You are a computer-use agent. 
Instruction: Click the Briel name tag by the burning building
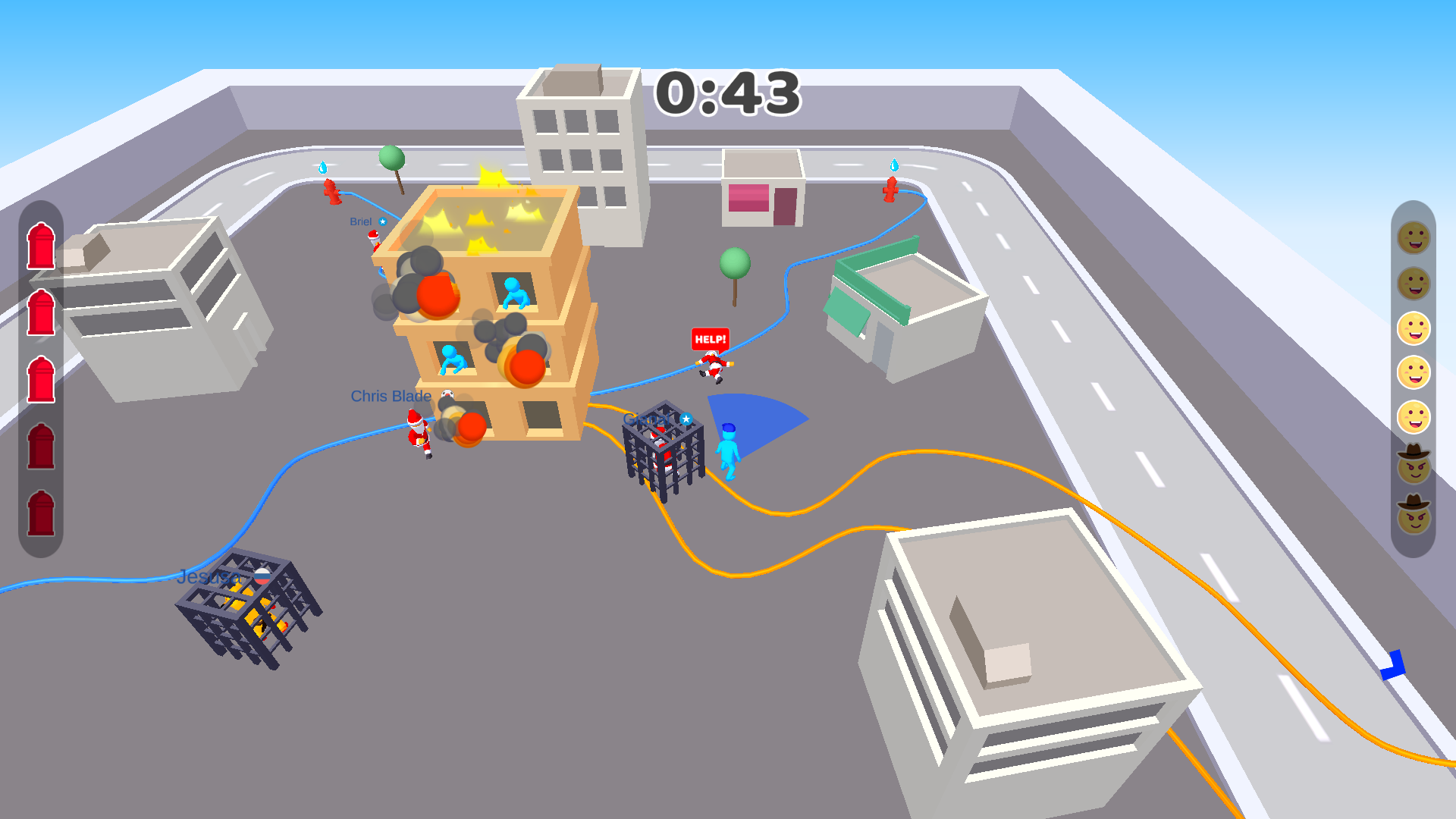click(360, 221)
